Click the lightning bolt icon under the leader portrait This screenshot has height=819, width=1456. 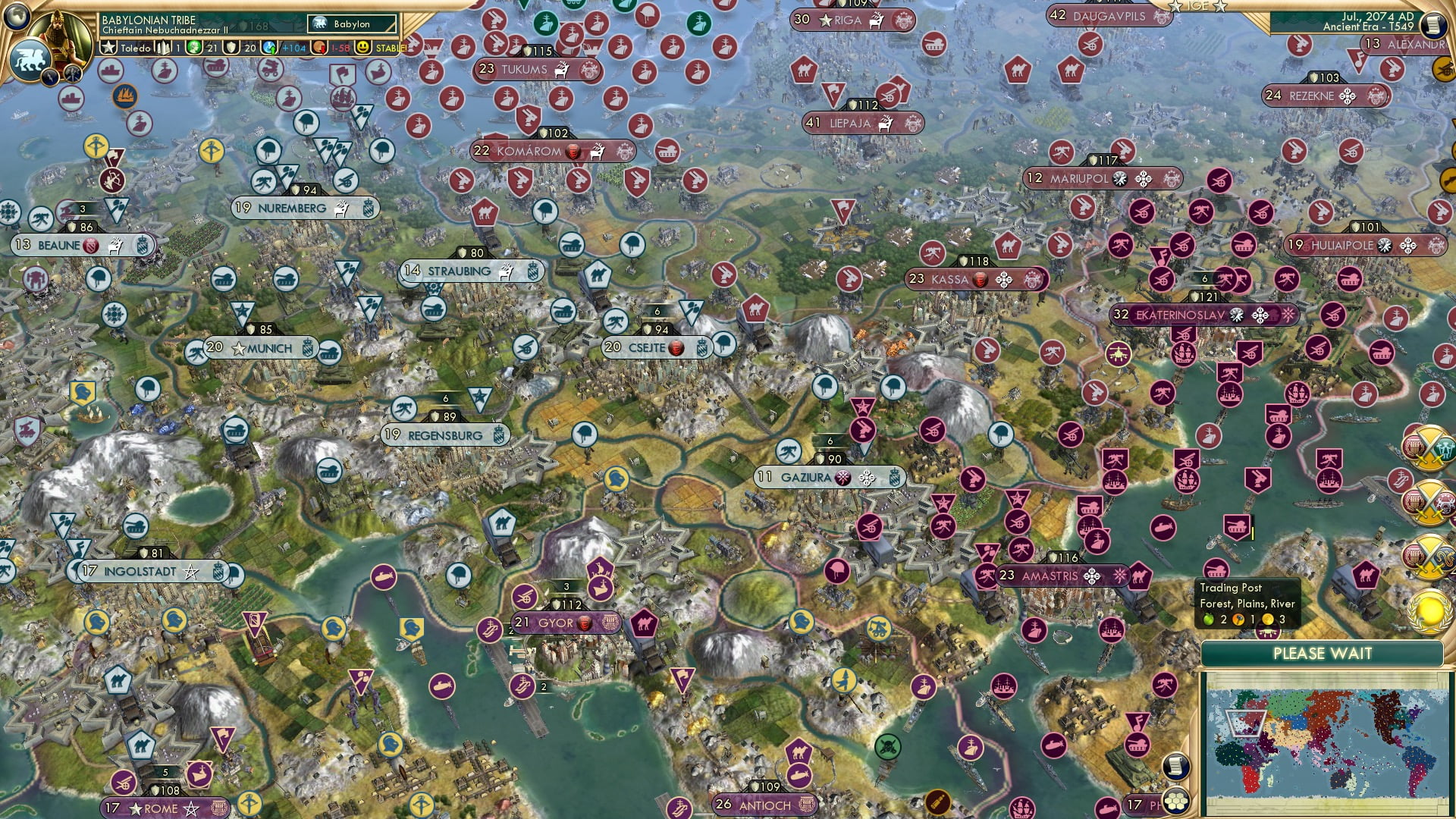coord(50,77)
